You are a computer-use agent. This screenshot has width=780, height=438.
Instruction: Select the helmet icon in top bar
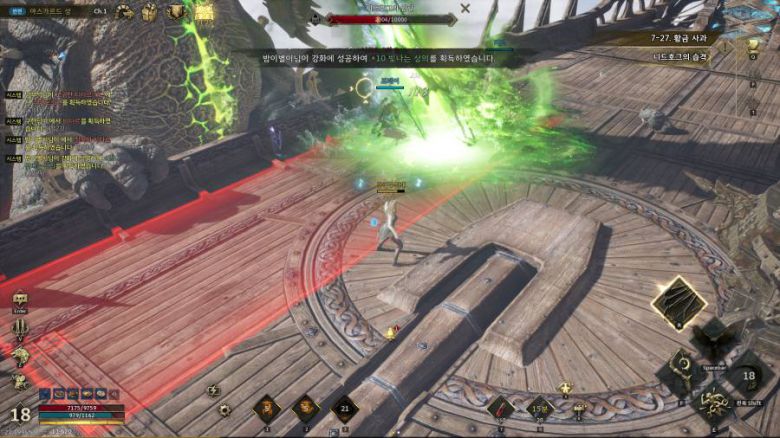[125, 12]
